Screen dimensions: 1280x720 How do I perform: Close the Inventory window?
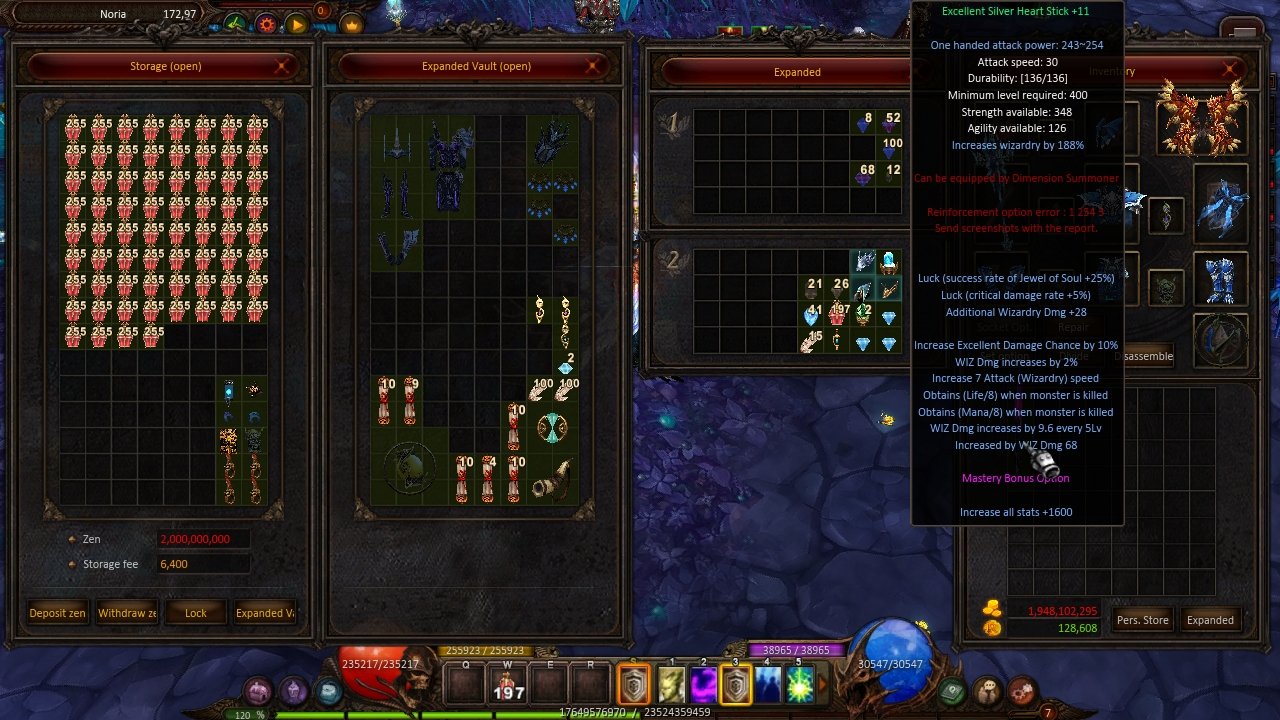pyautogui.click(x=1231, y=70)
